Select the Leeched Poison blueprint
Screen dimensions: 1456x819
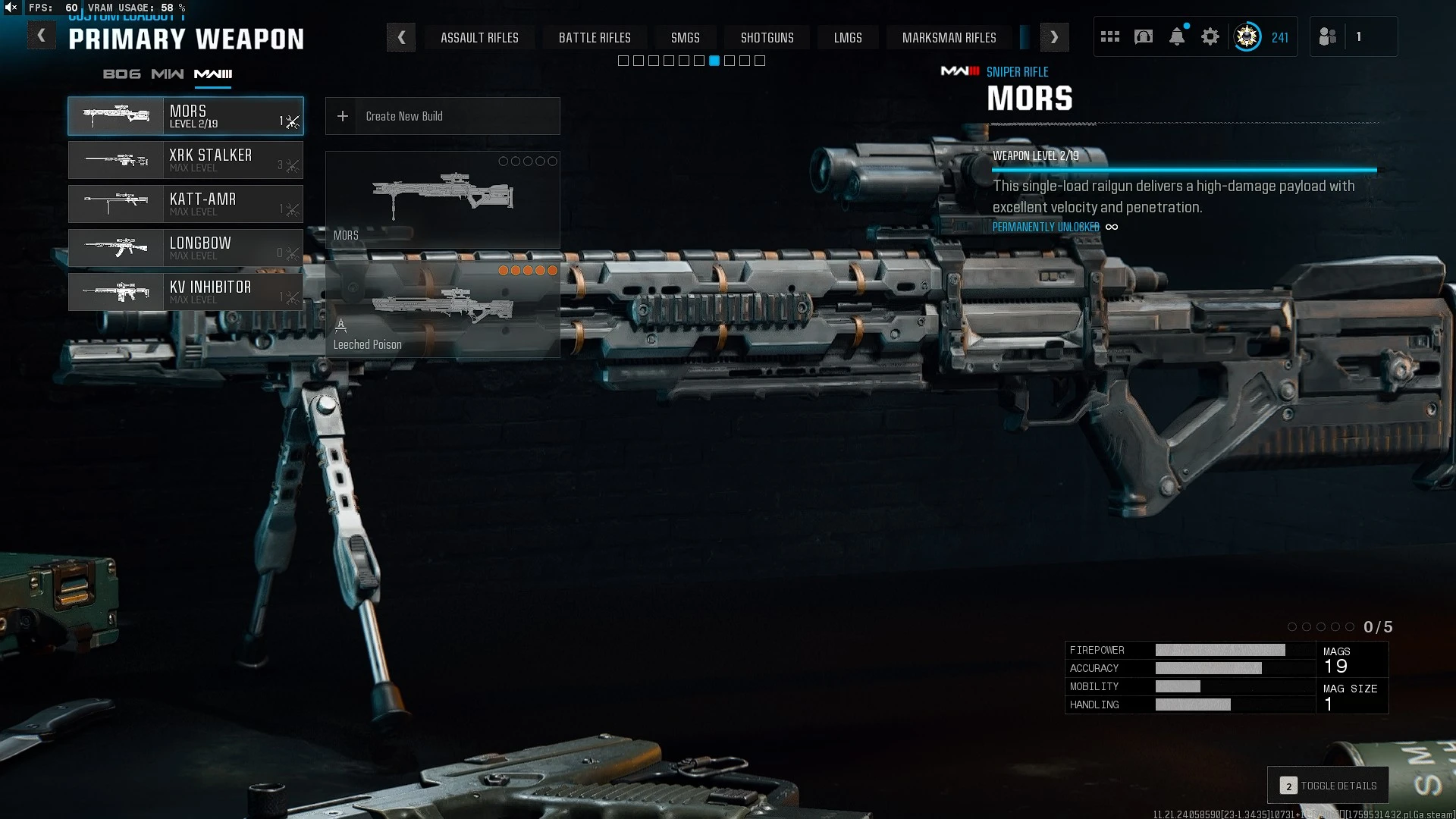[442, 308]
